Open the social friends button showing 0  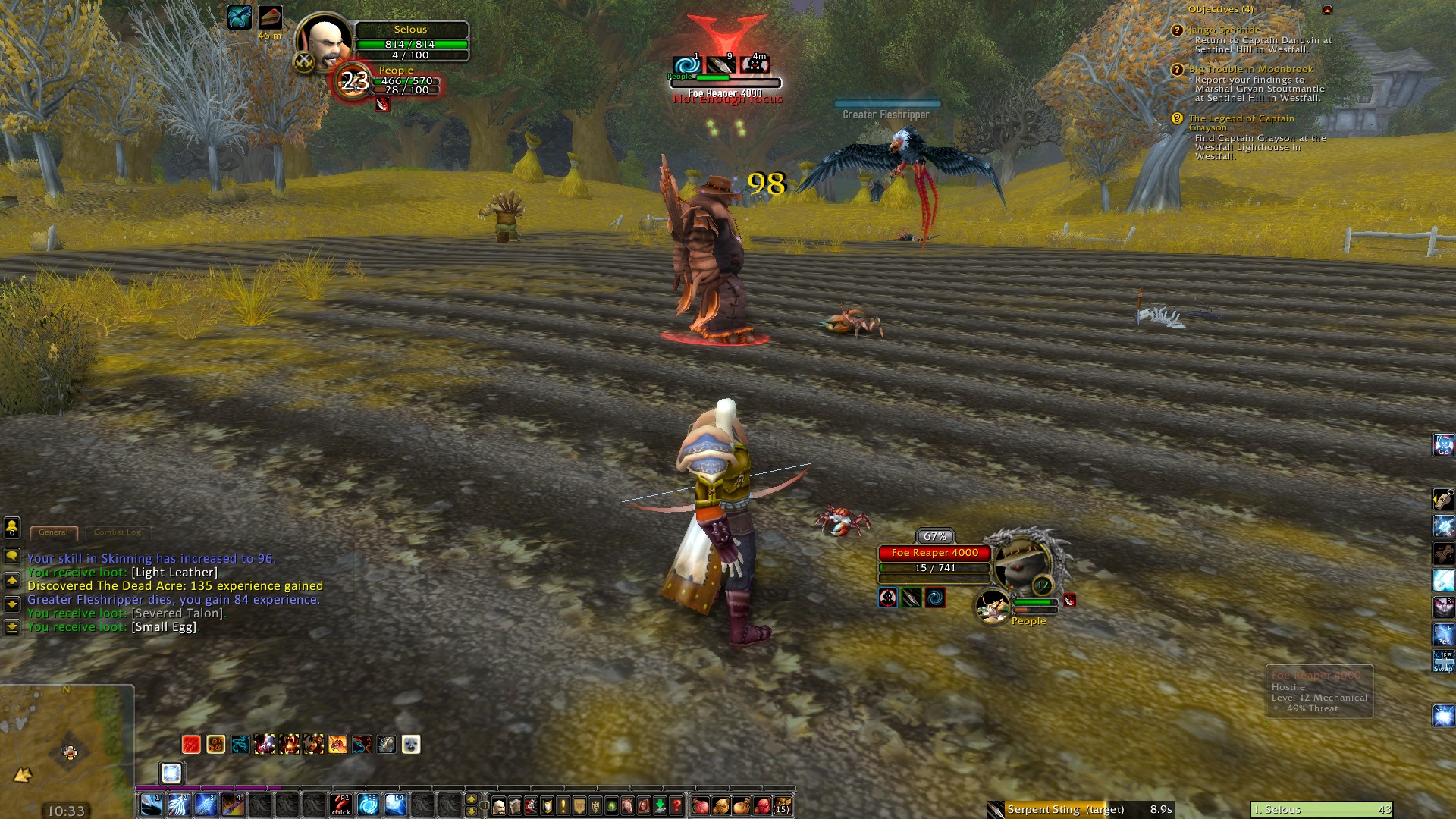(12, 528)
